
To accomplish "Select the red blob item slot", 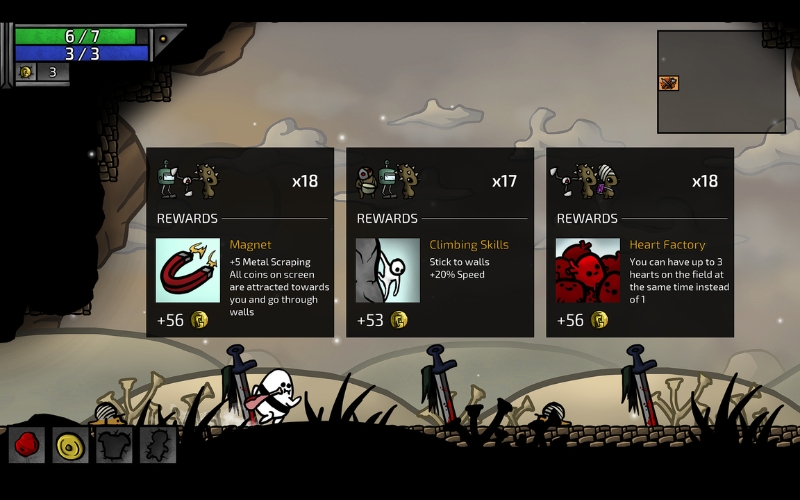I will click(x=27, y=445).
